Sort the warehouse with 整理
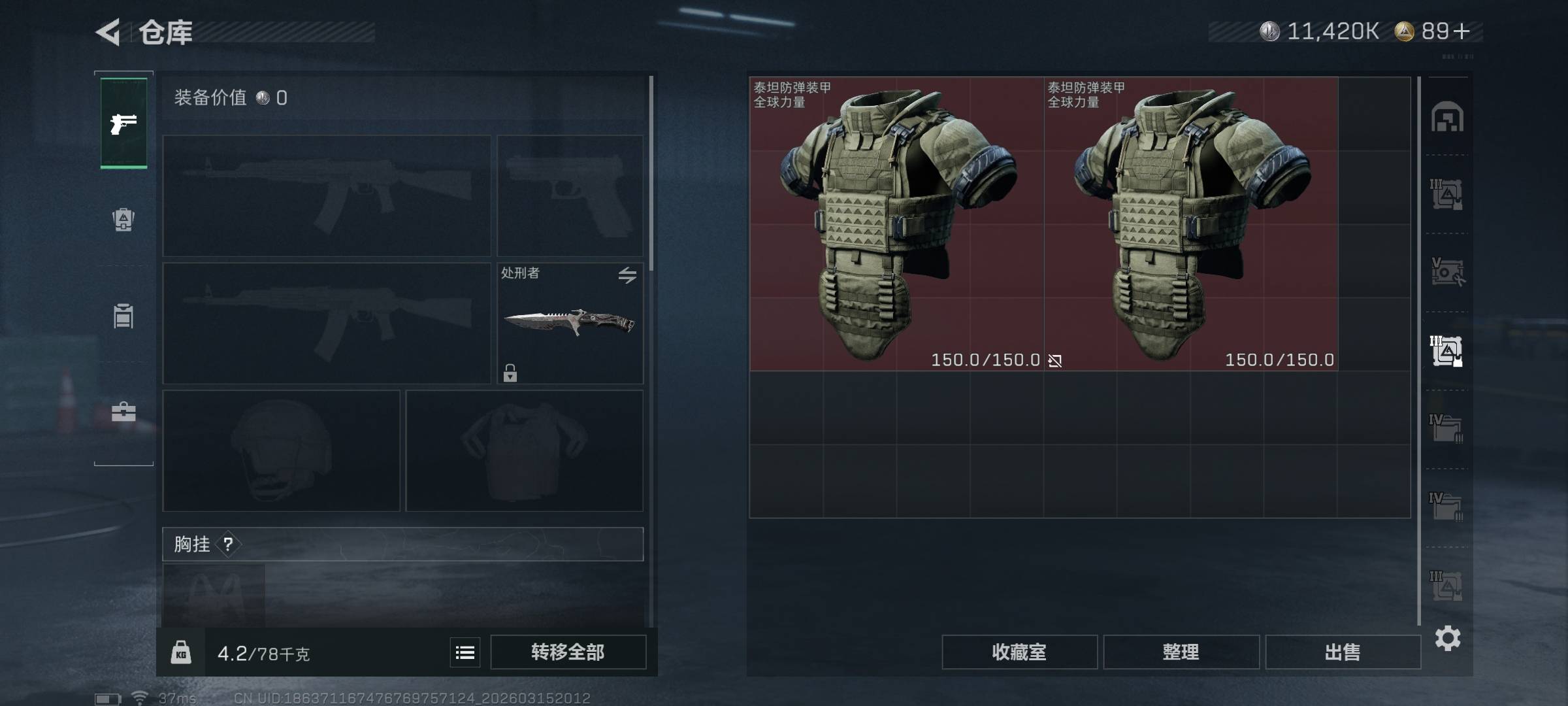 1181,652
